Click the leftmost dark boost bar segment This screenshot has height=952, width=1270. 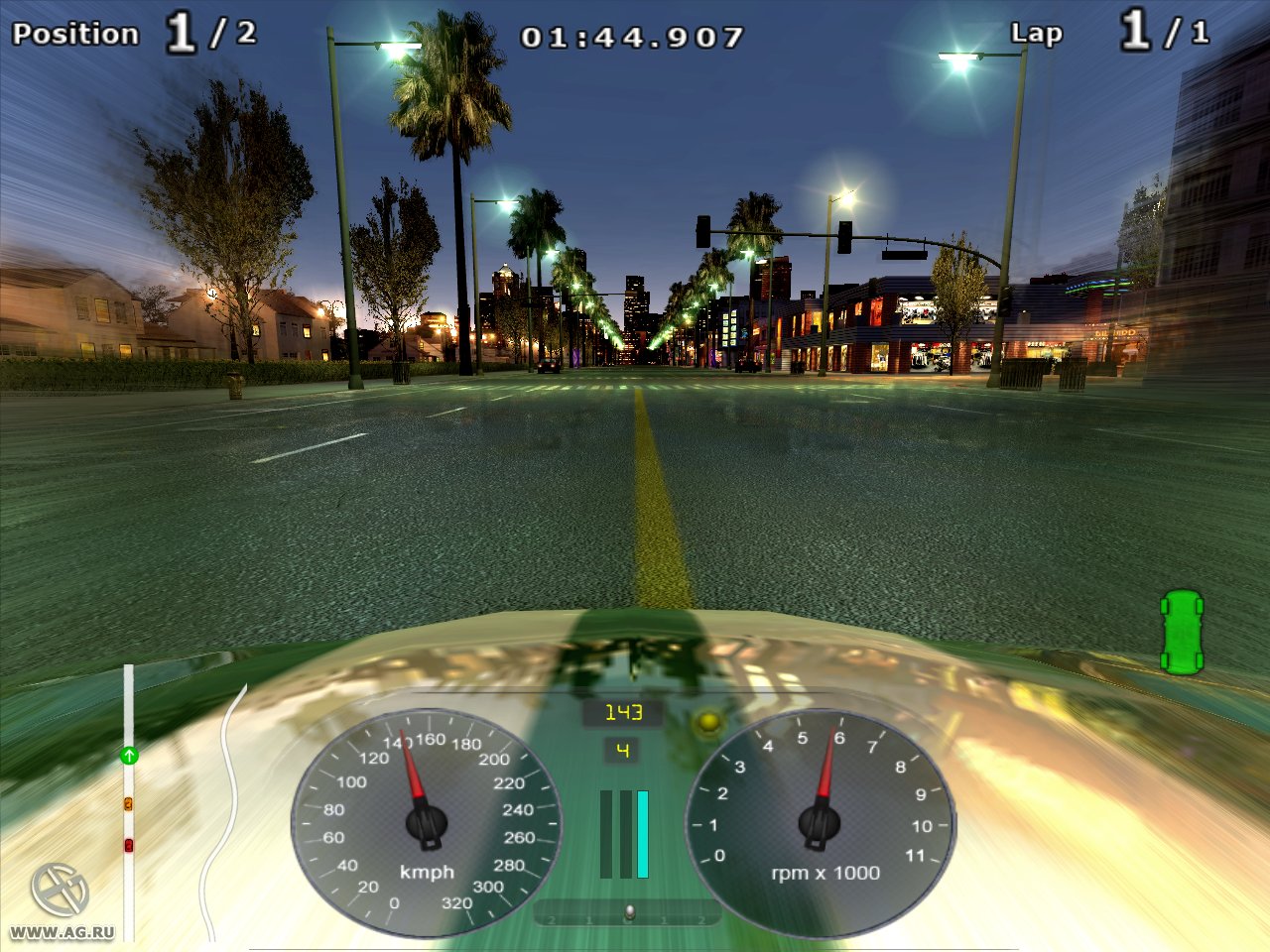click(x=606, y=833)
